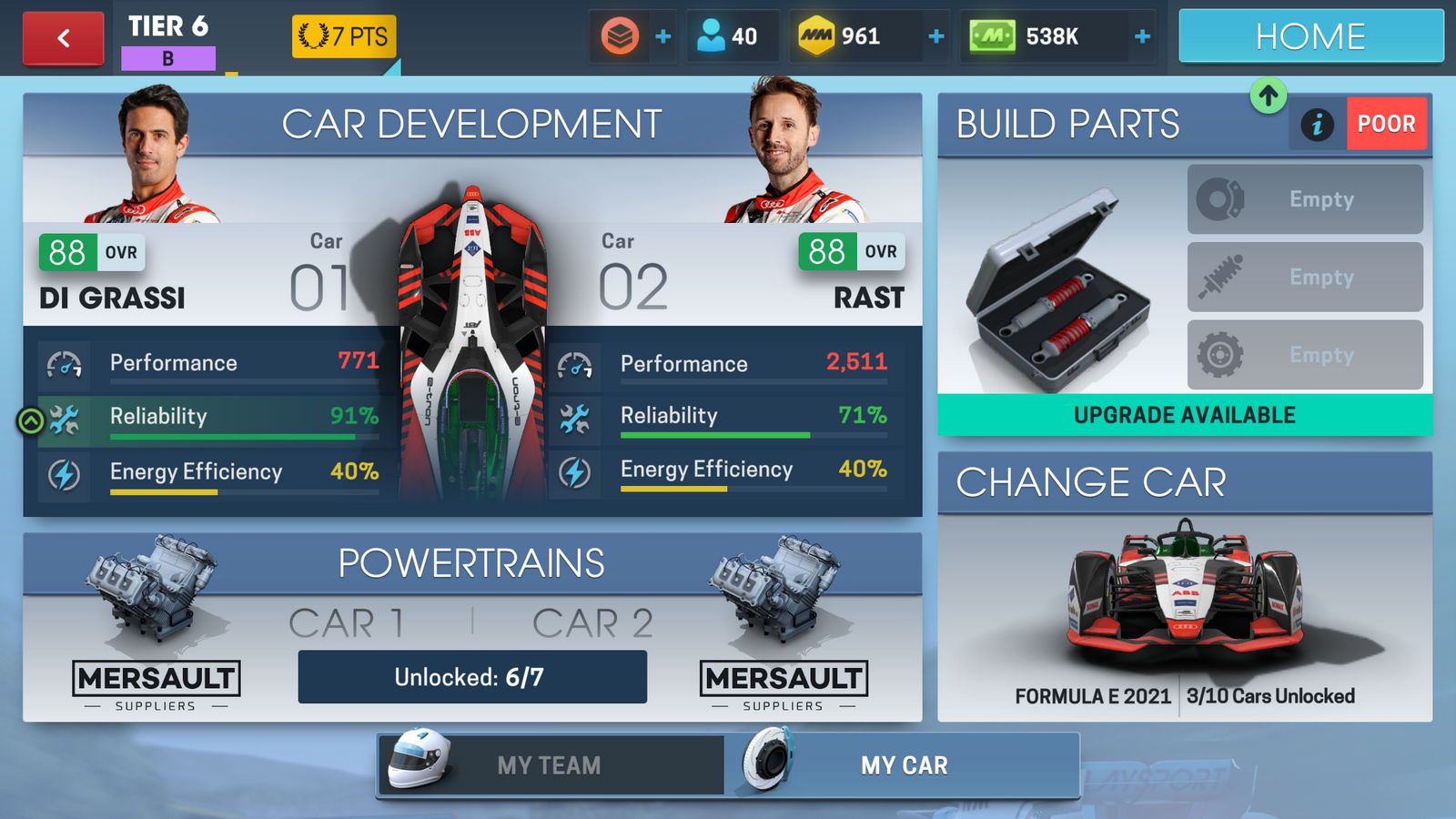Expand the green upgrade arrow above Build Parts

click(1268, 95)
